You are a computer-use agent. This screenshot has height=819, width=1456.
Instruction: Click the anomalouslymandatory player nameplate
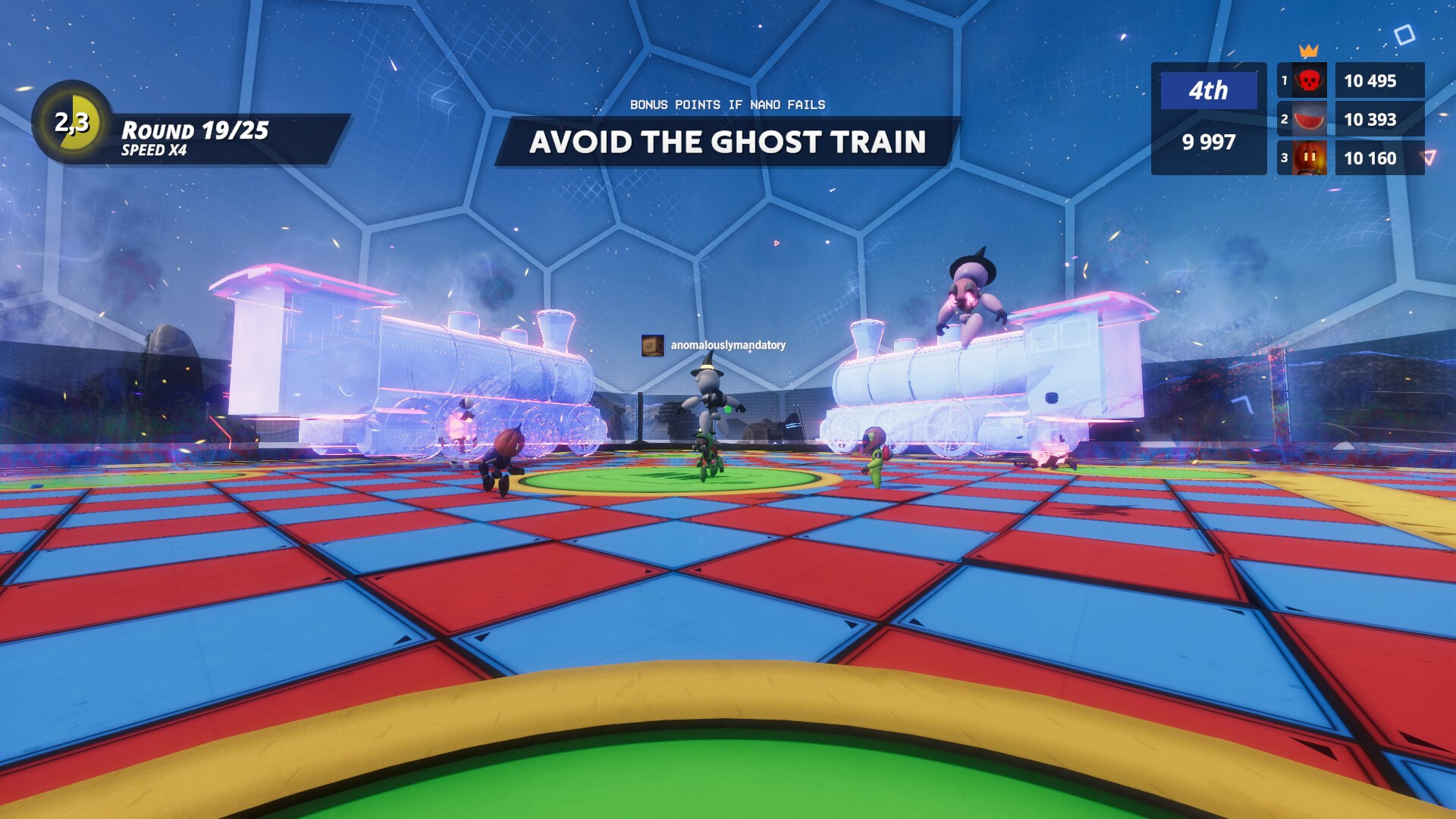724,344
